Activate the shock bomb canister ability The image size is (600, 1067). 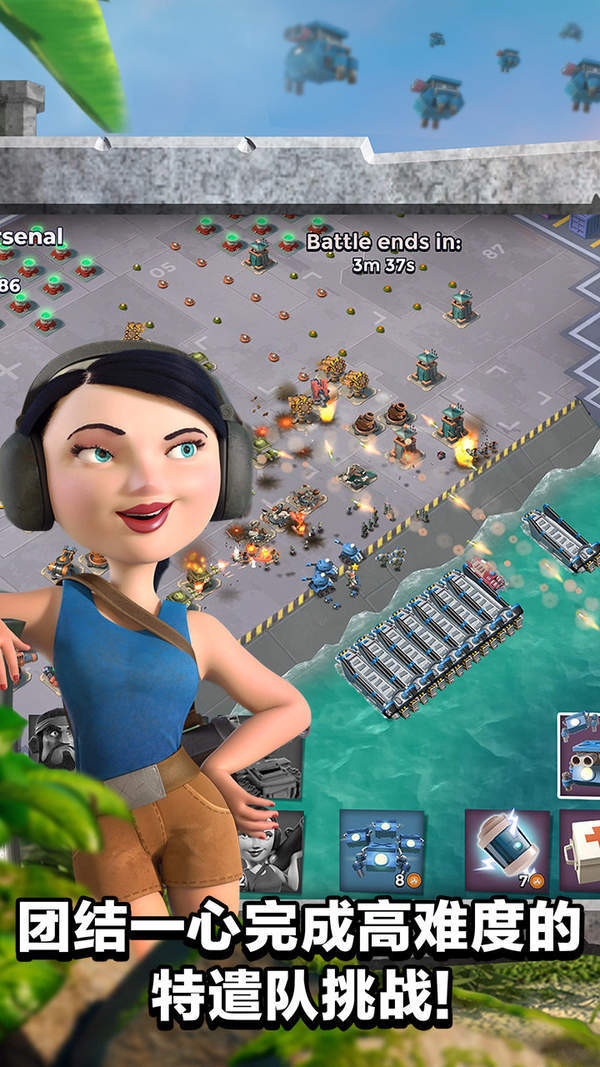506,849
